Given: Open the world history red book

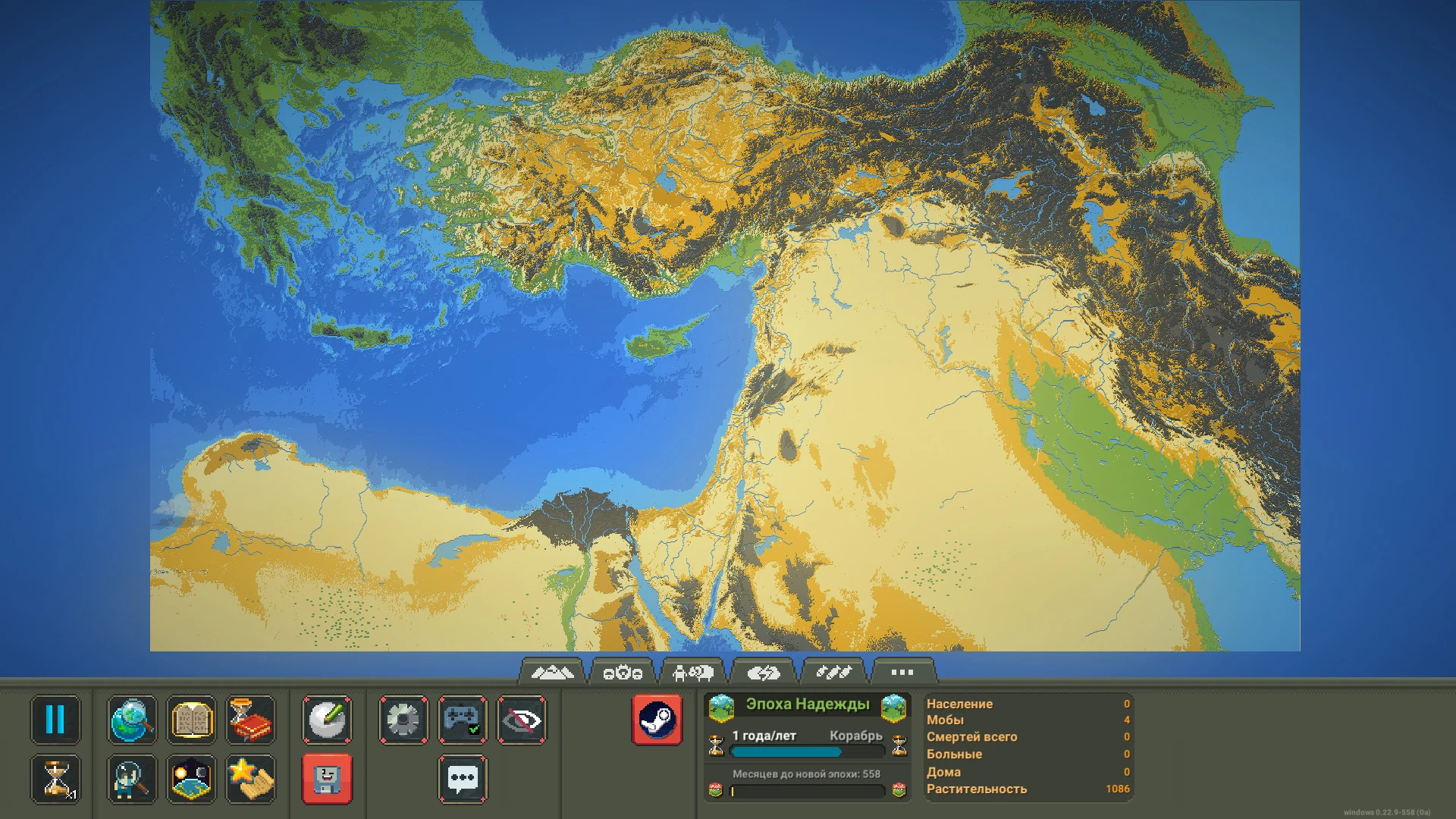Looking at the screenshot, I should (x=251, y=720).
